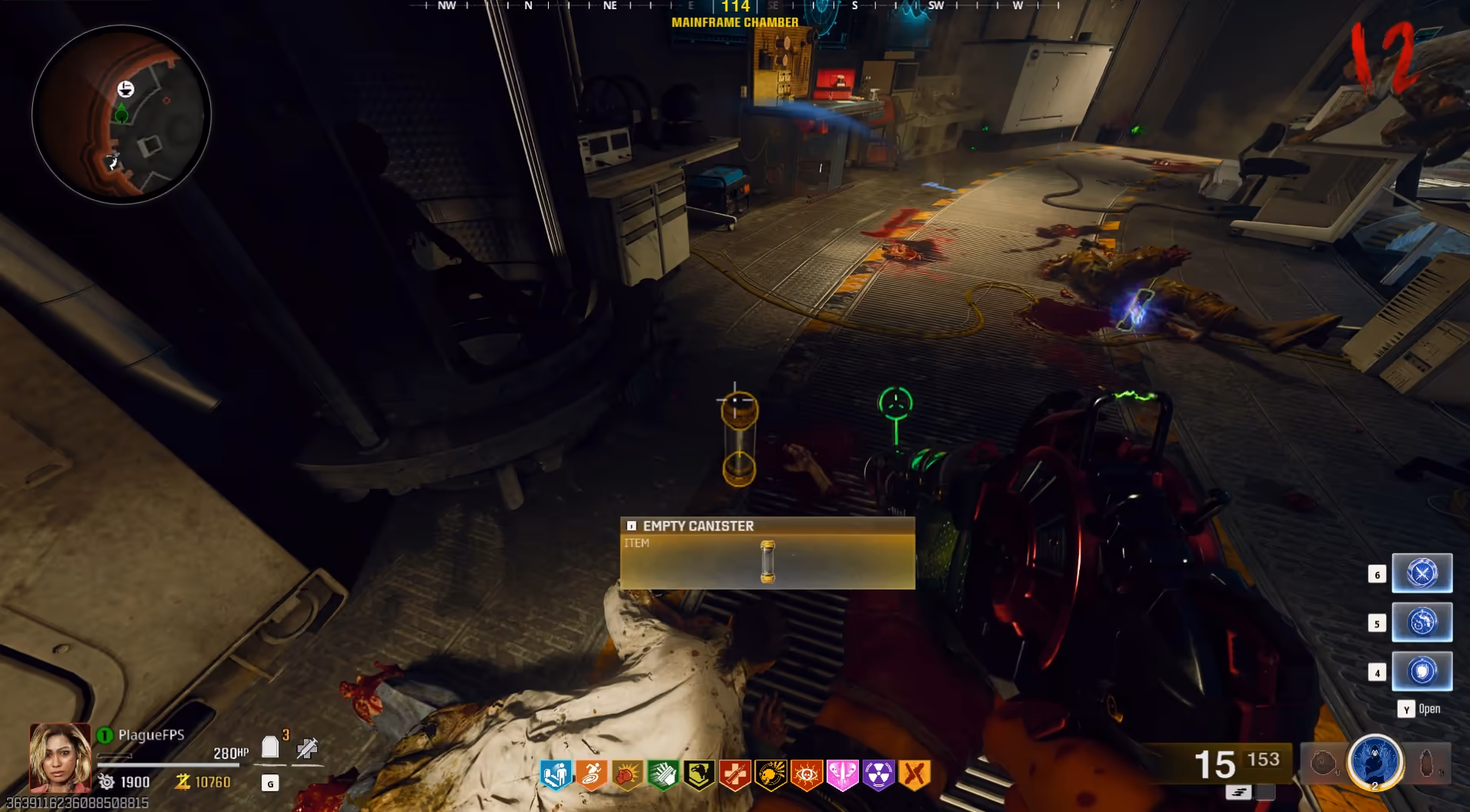
Task: Select the orange running-figure perk icon
Action: click(591, 775)
